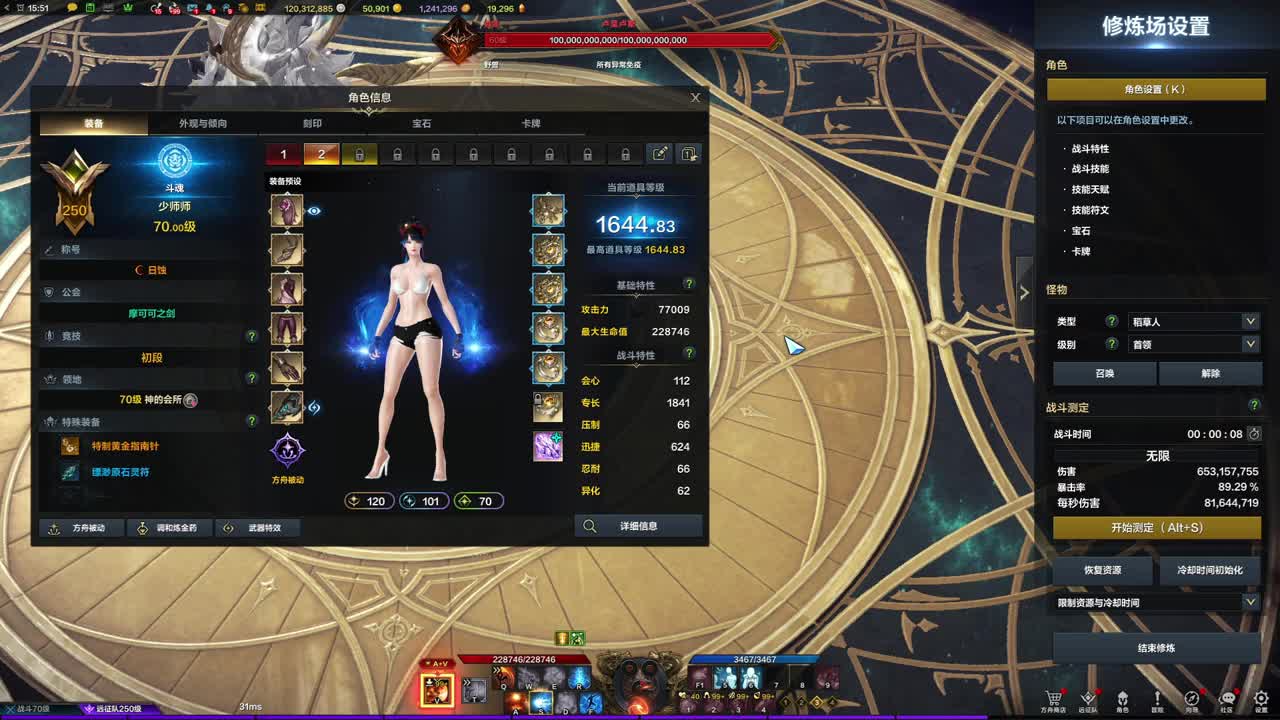The image size is (1280, 720).
Task: Reset cooldowns with 冷却时间初始化
Action: tap(1209, 570)
